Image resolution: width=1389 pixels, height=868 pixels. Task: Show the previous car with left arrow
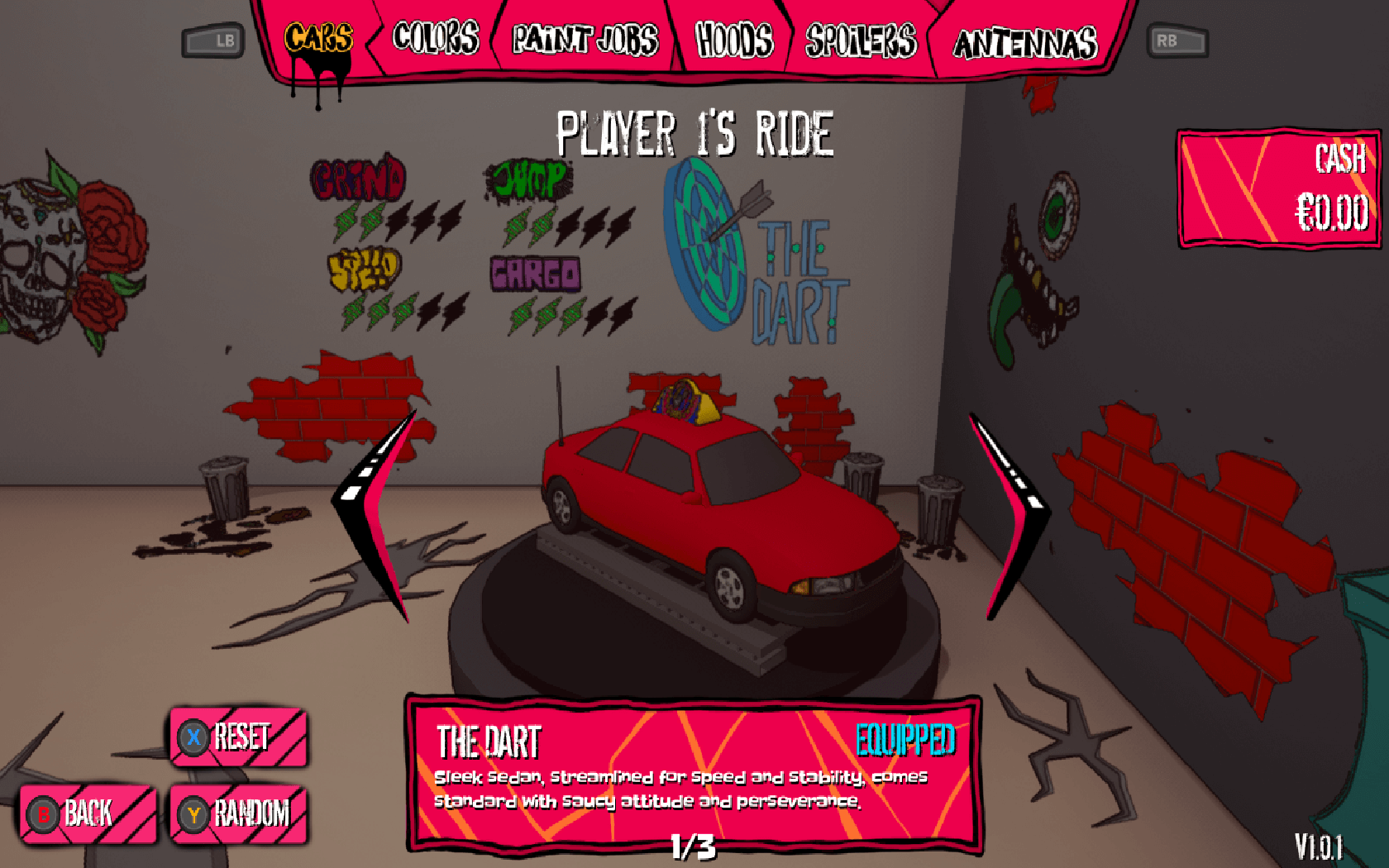click(x=377, y=513)
